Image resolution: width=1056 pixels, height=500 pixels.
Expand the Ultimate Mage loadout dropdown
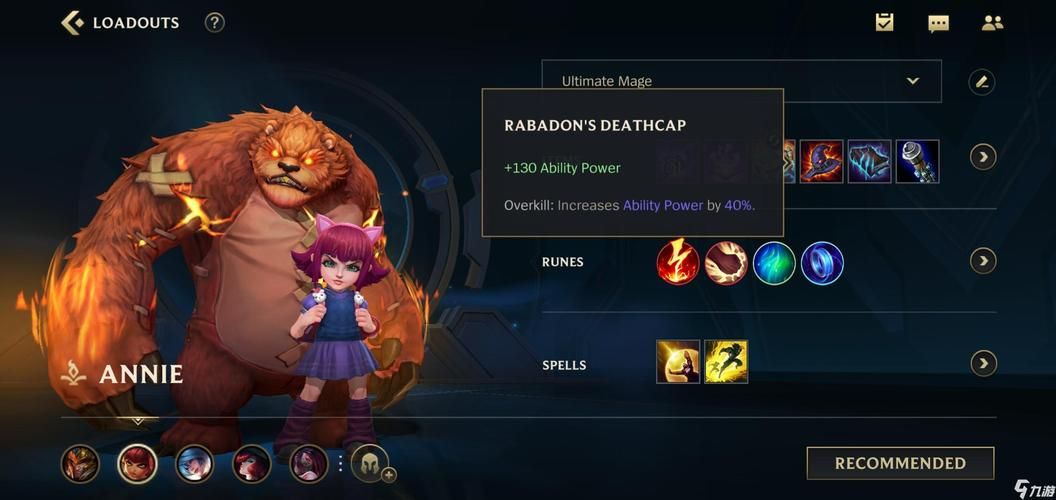pyautogui.click(x=912, y=81)
